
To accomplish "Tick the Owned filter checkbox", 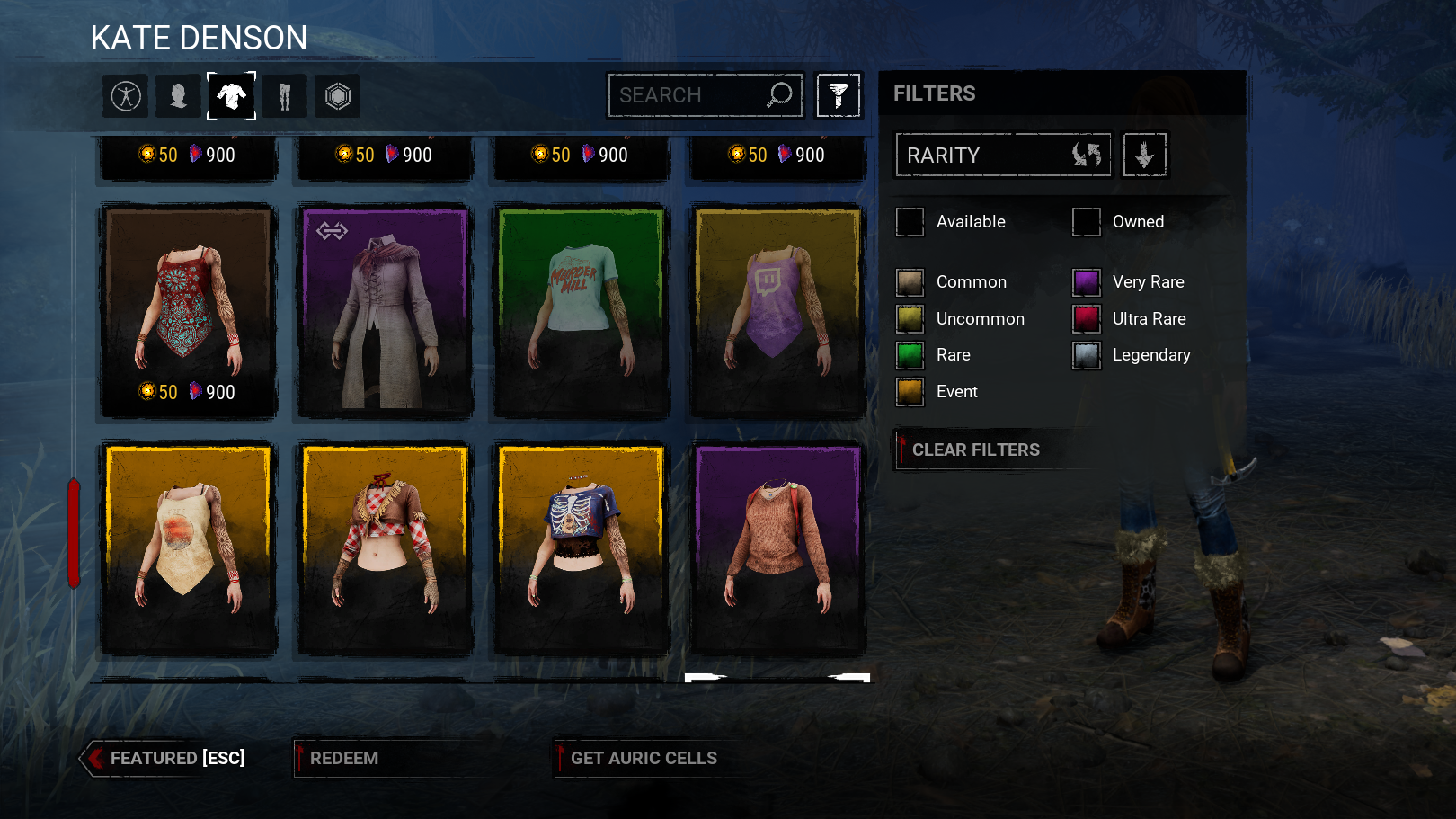I will pos(1086,222).
